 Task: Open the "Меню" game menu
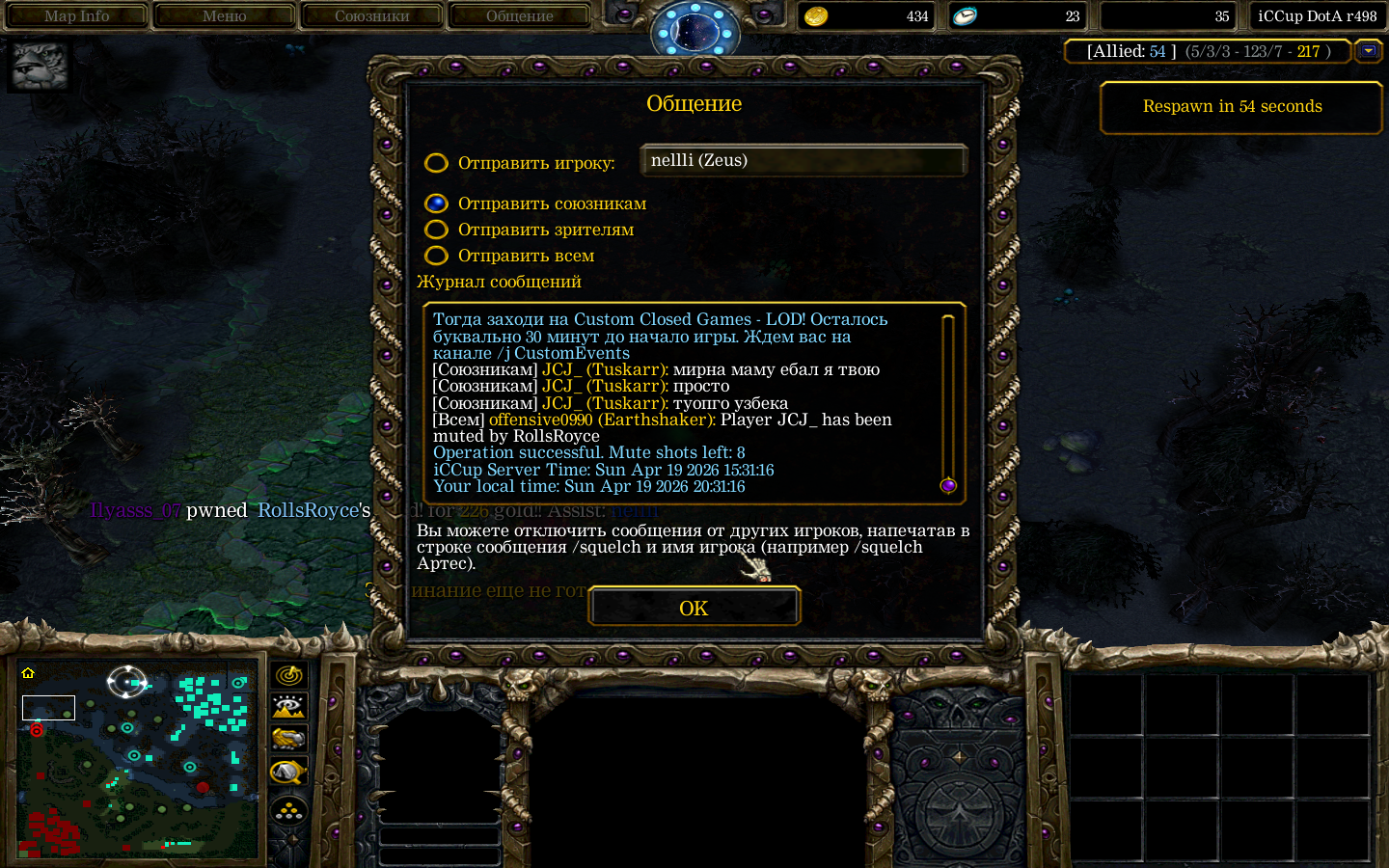coord(224,15)
